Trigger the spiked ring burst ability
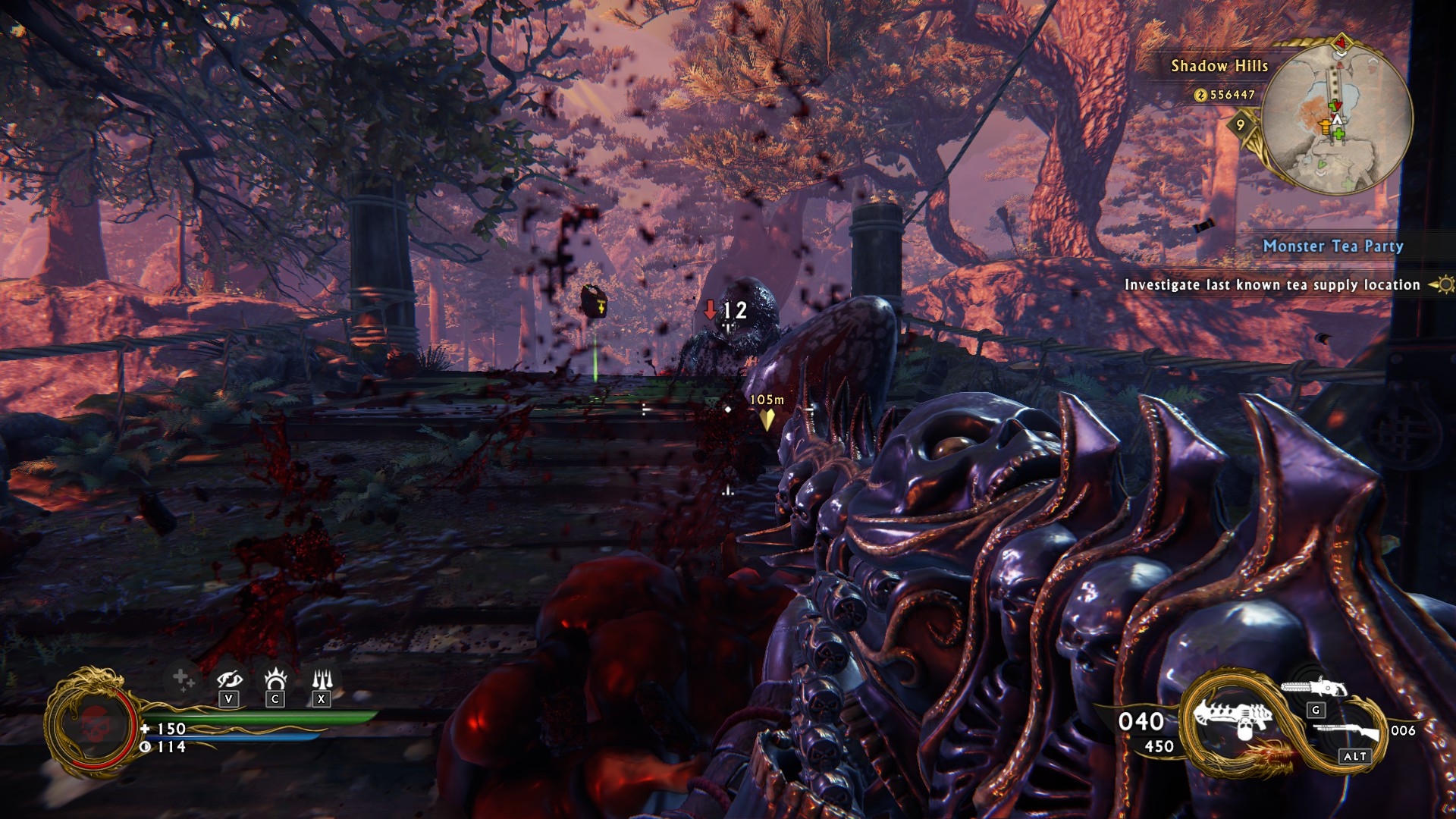1456x819 pixels. pyautogui.click(x=275, y=678)
